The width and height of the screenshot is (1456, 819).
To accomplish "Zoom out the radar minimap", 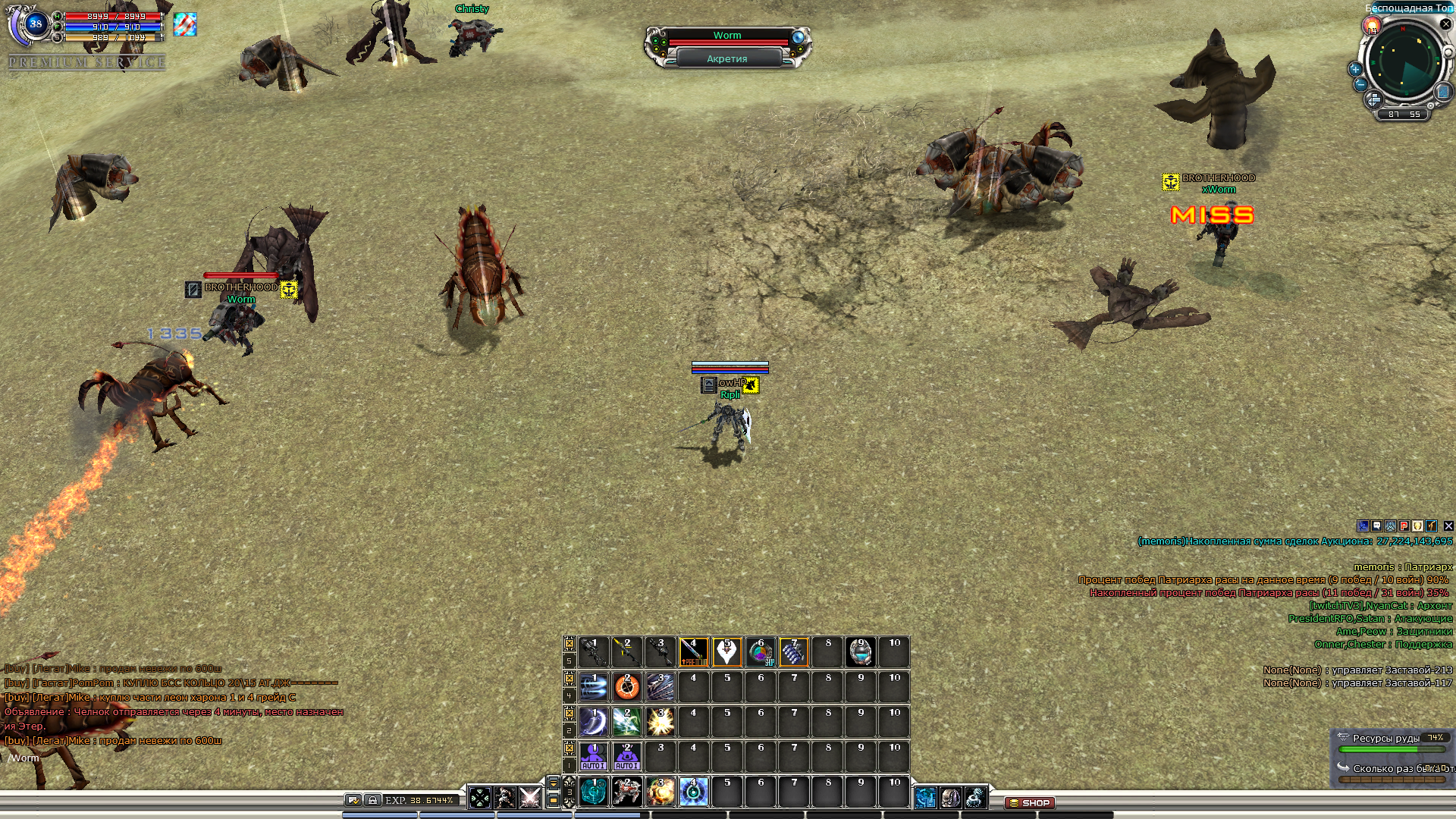I will coord(1360,85).
